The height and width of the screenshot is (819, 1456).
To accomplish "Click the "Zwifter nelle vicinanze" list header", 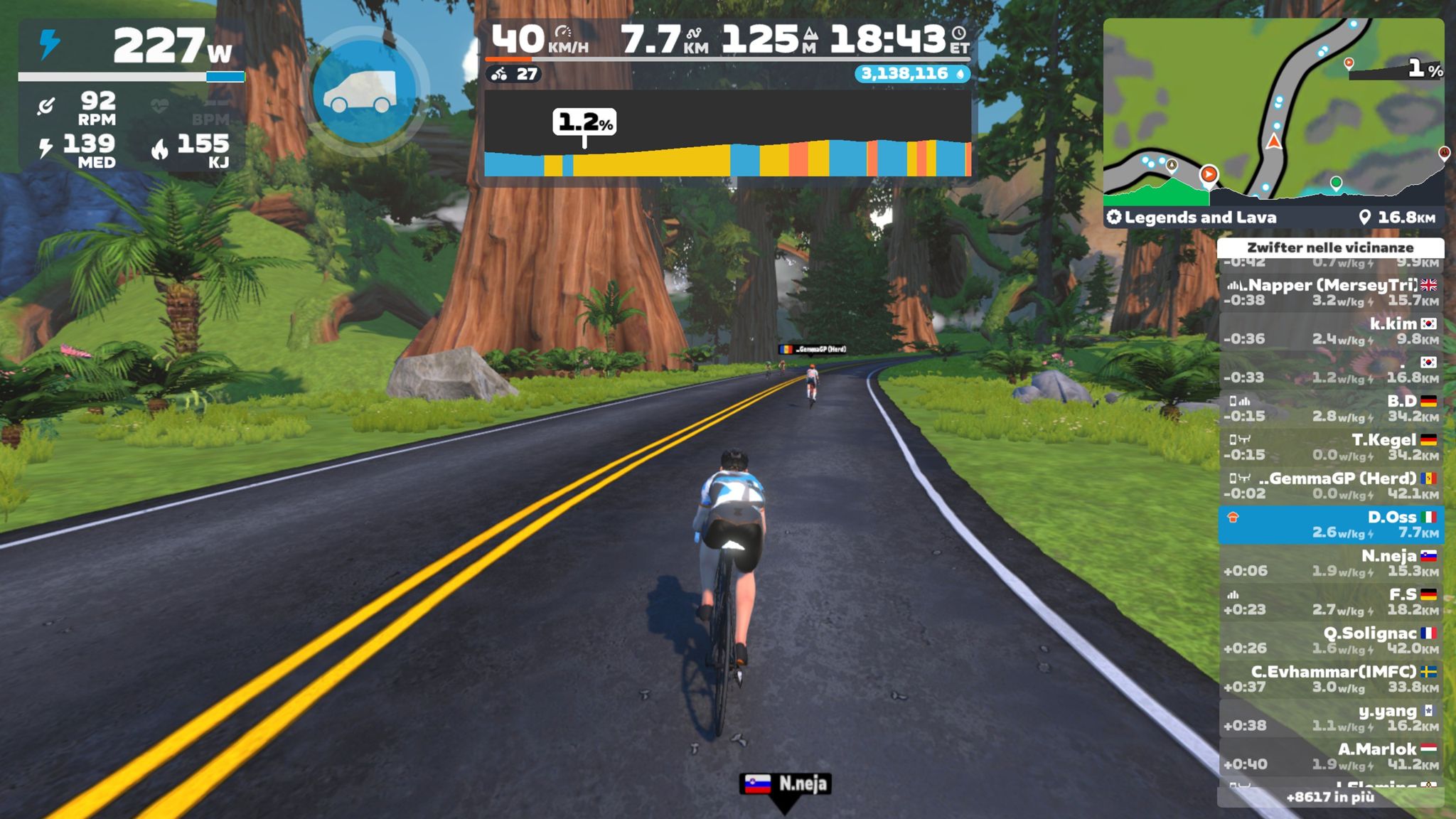I will pos(1330,247).
